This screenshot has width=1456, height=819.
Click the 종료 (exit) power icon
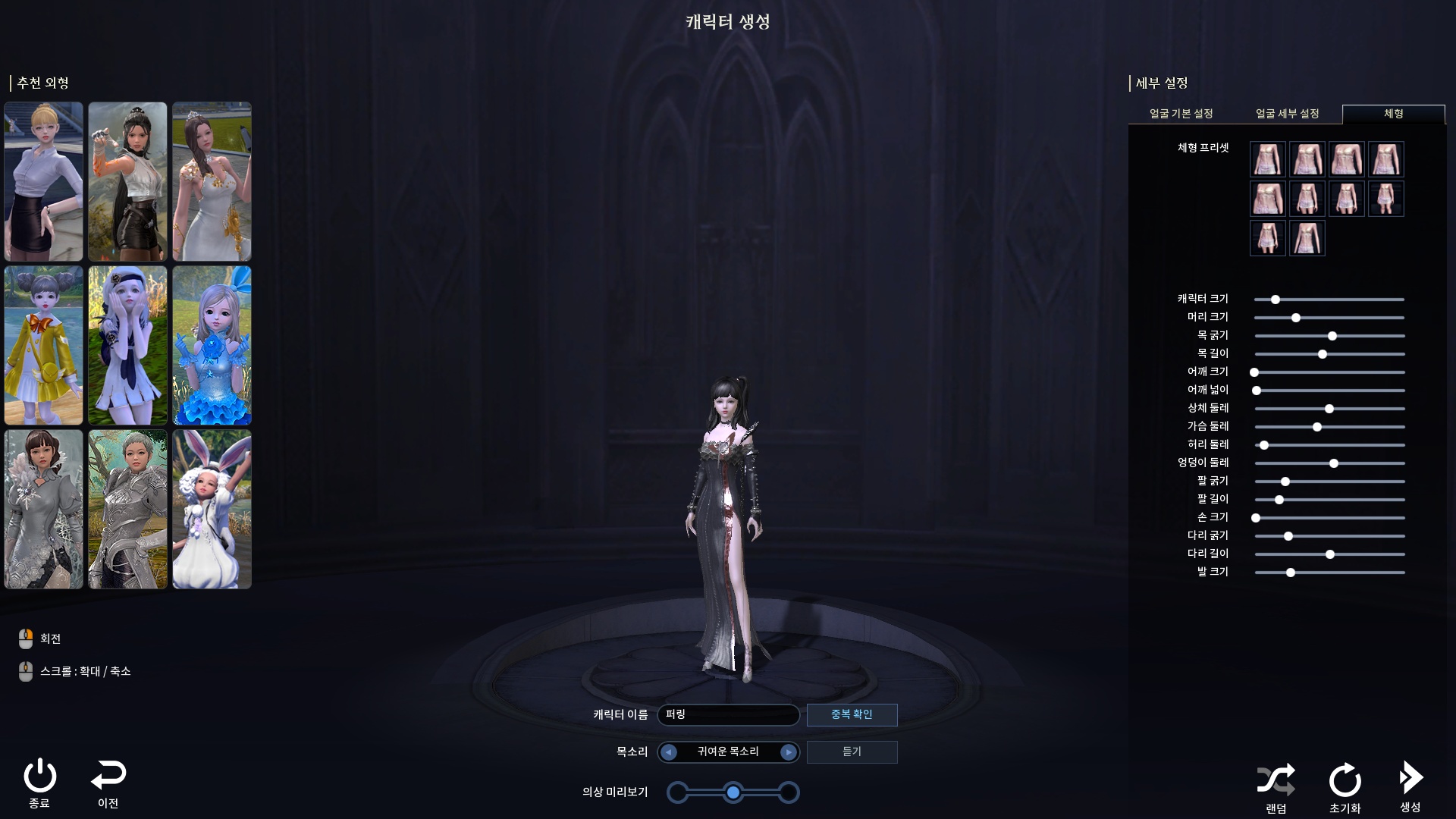point(42,778)
